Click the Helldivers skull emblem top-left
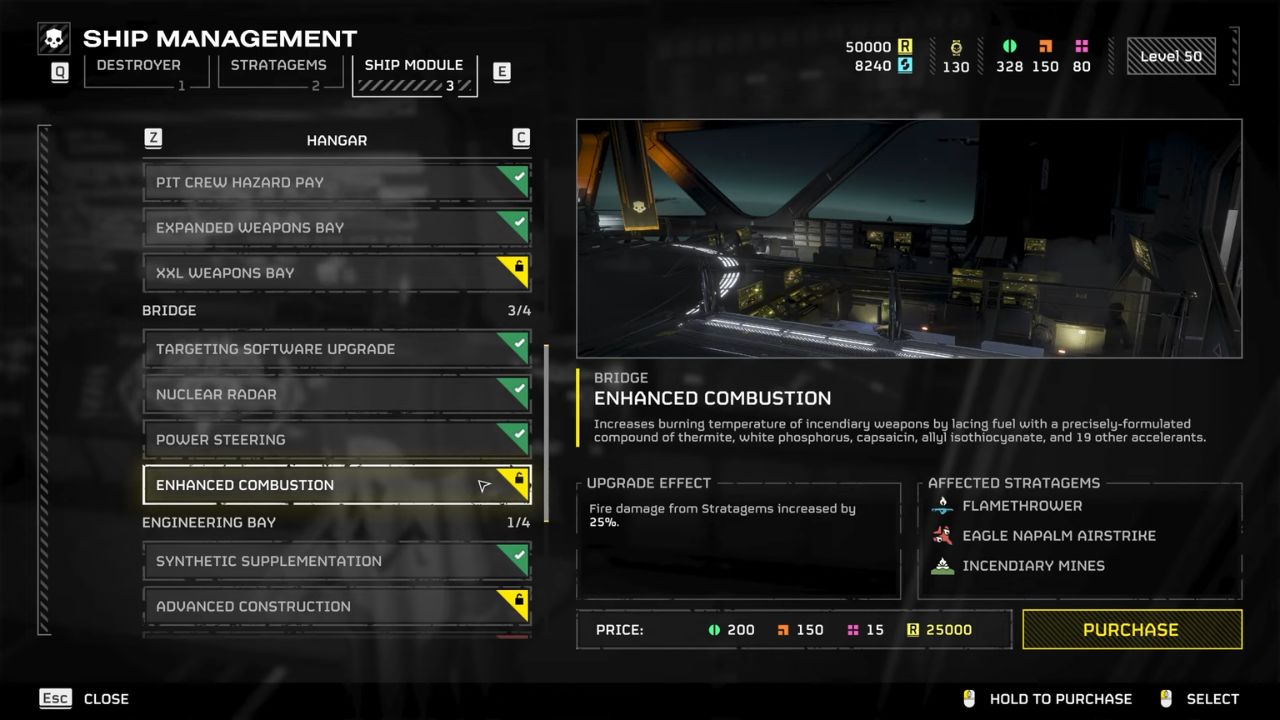 click(x=53, y=38)
